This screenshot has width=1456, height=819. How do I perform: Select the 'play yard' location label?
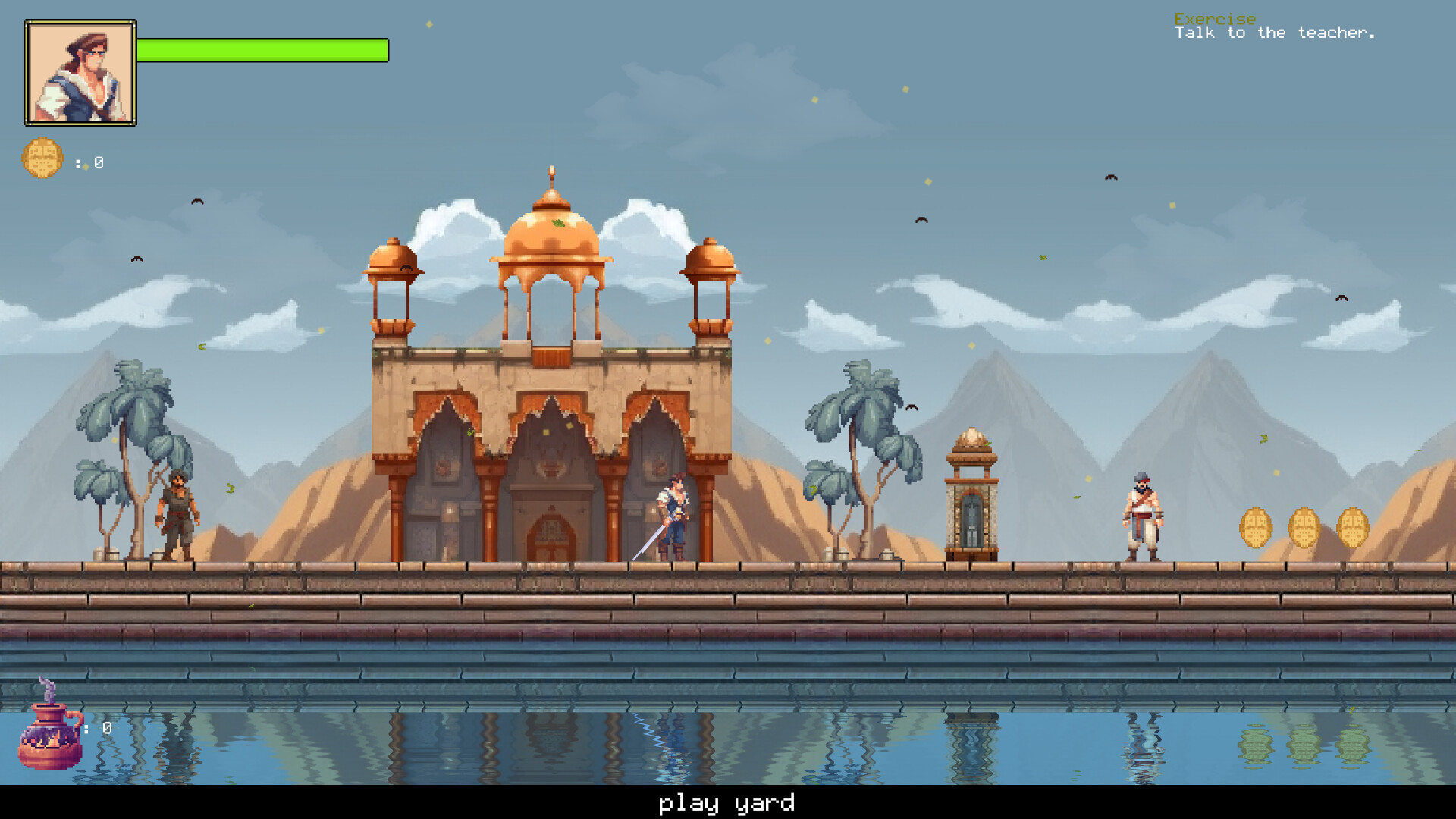coord(726,802)
